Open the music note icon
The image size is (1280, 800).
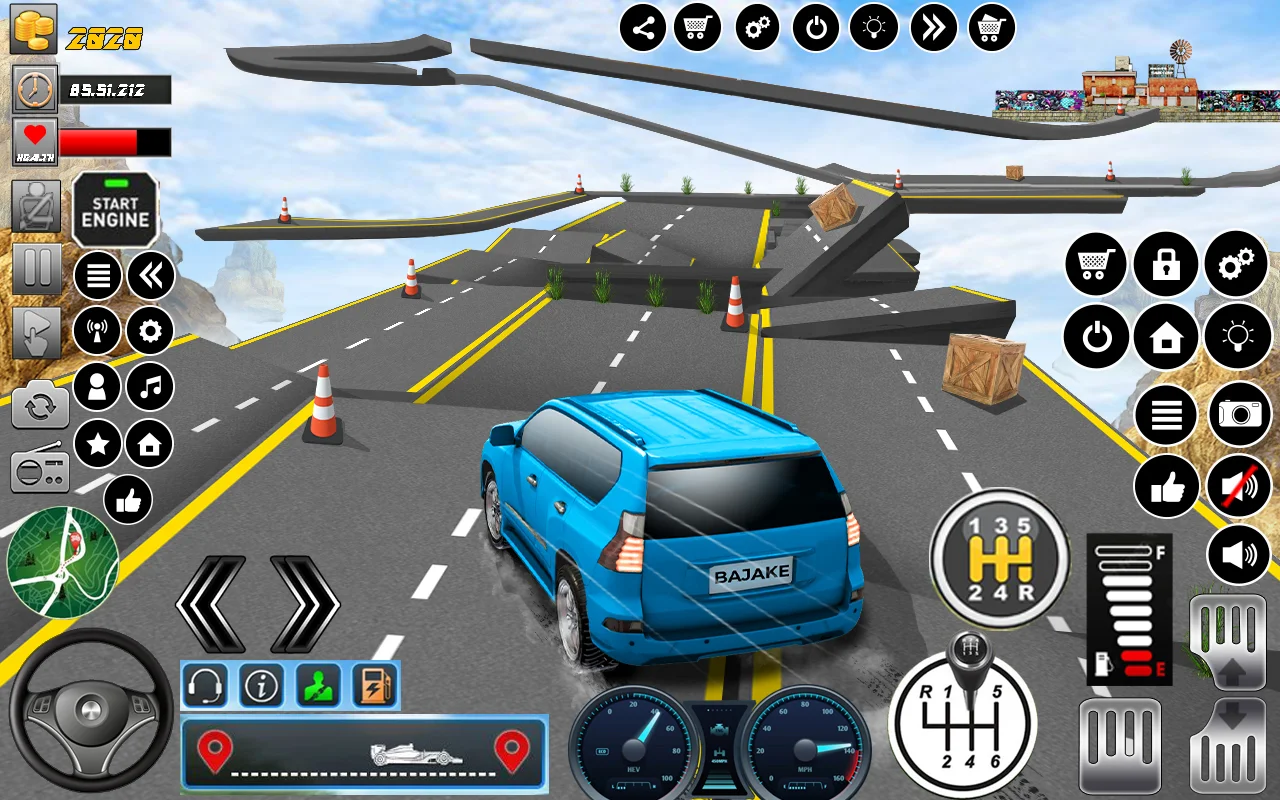[x=150, y=387]
